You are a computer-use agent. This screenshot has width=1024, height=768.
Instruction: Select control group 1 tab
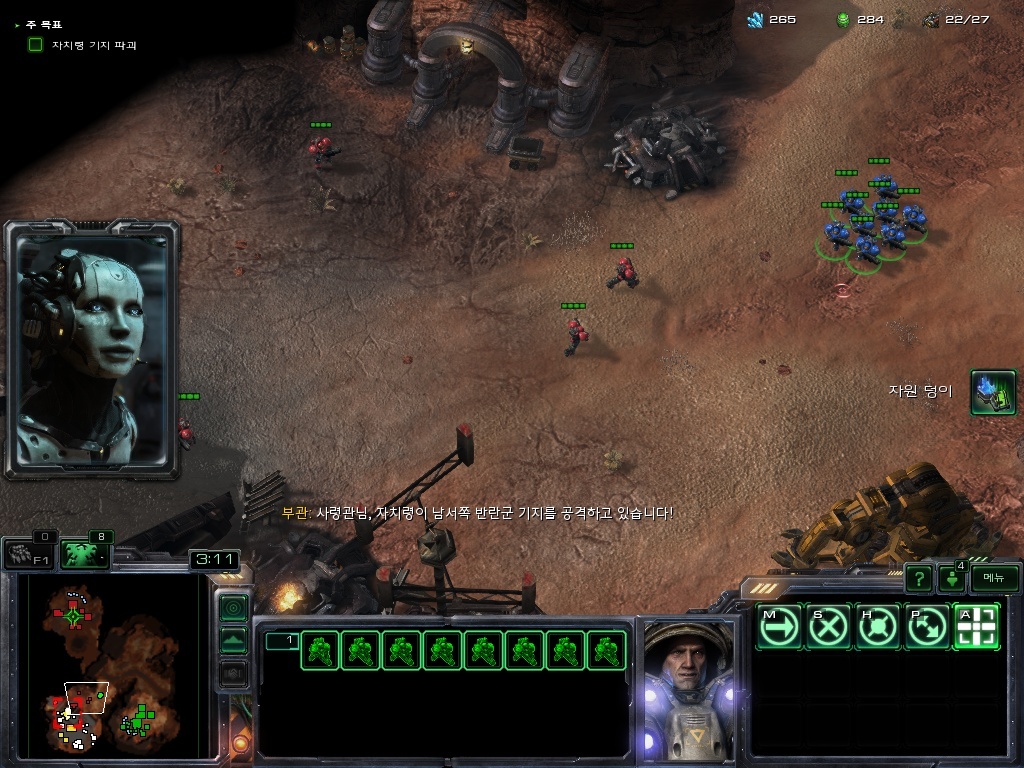click(282, 640)
